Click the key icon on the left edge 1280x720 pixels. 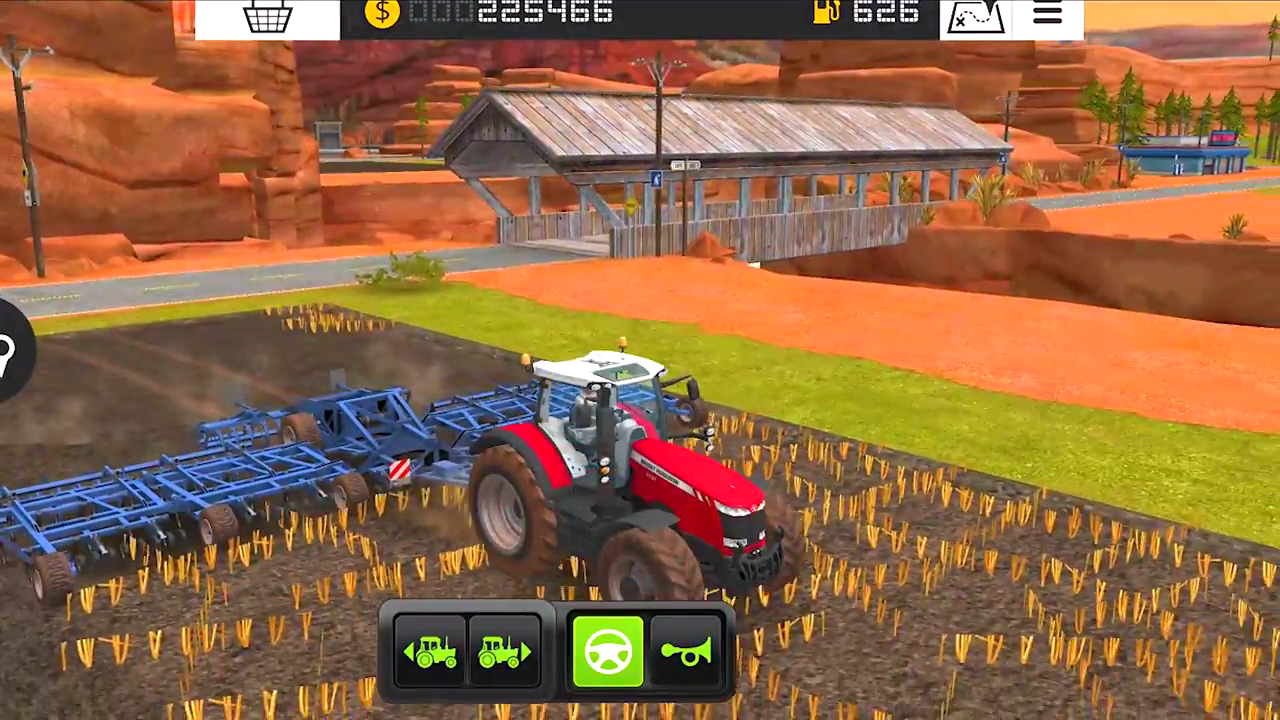pos(4,352)
